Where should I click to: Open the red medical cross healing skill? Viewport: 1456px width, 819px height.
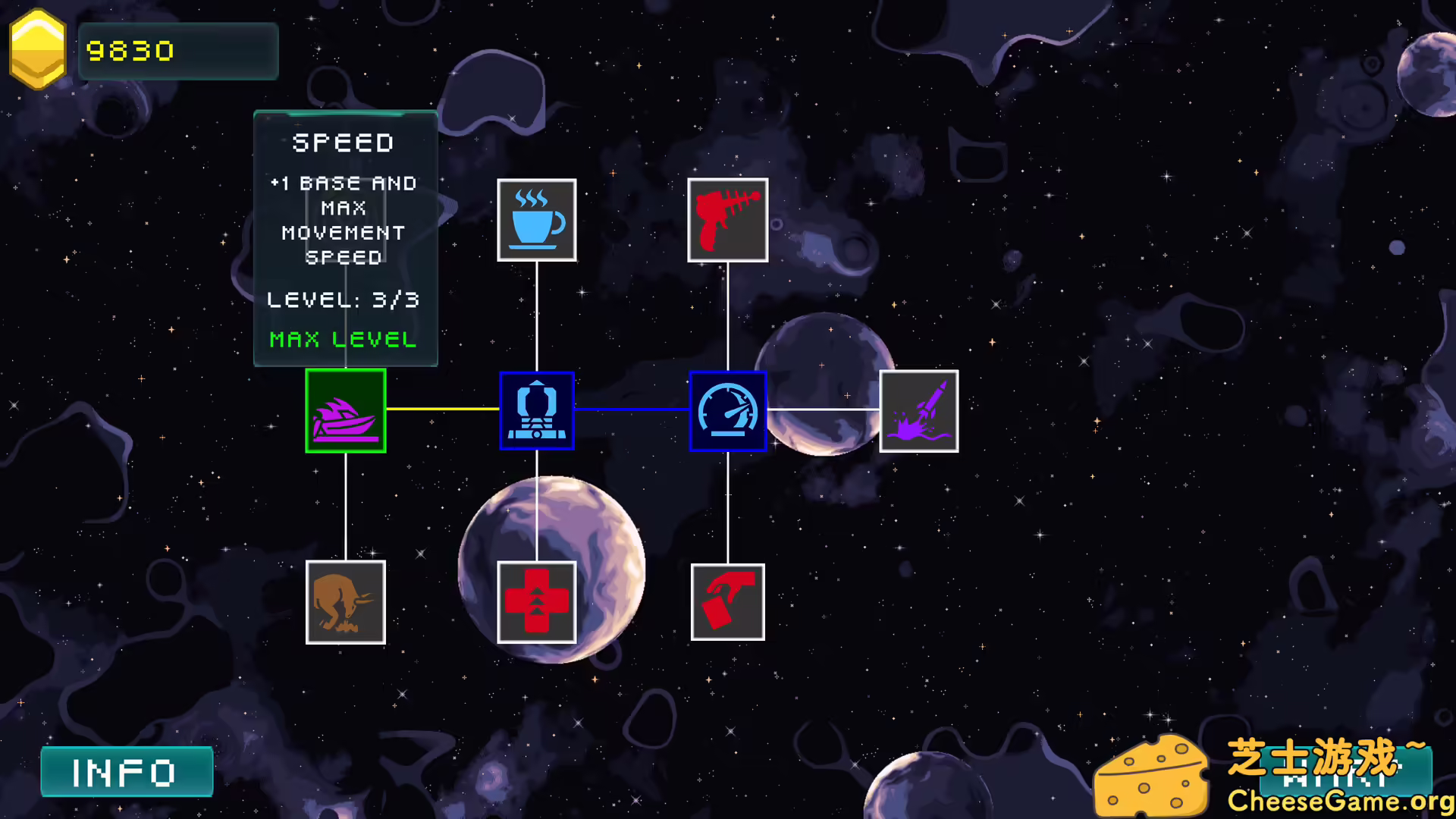[x=537, y=601]
